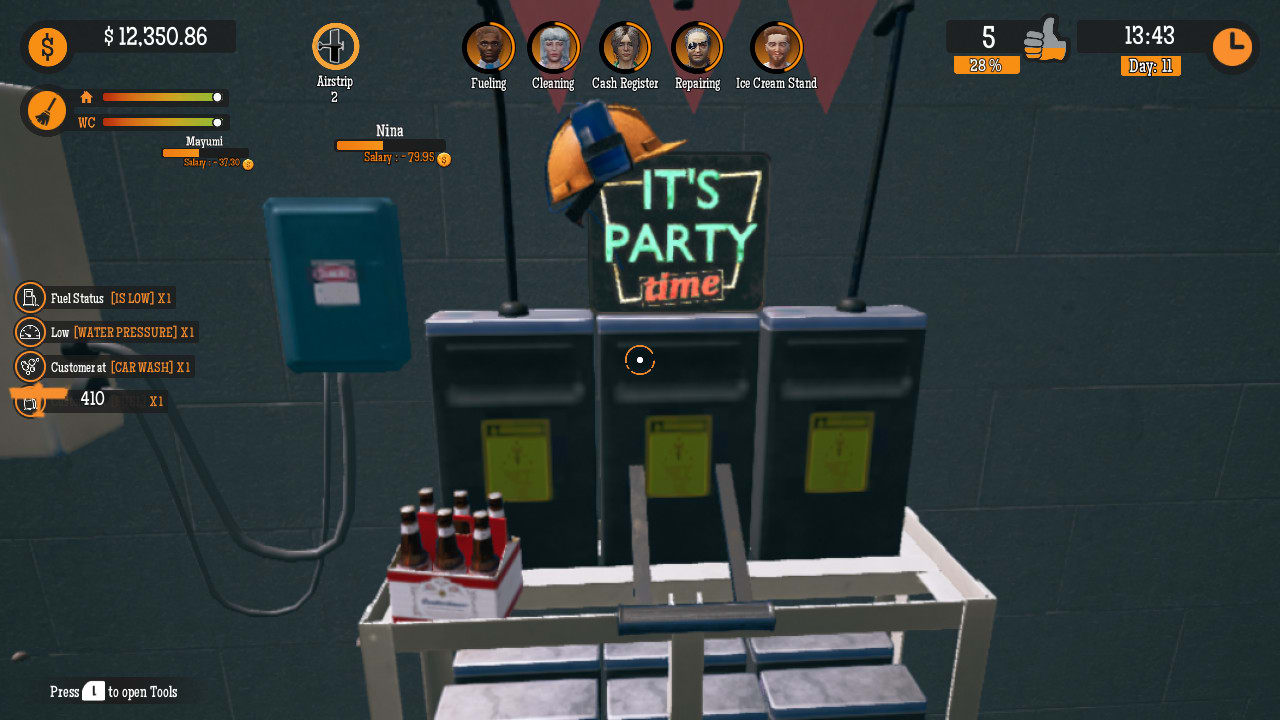Click the orange dollar sign balance icon
1280x720 pixels.
click(47, 47)
